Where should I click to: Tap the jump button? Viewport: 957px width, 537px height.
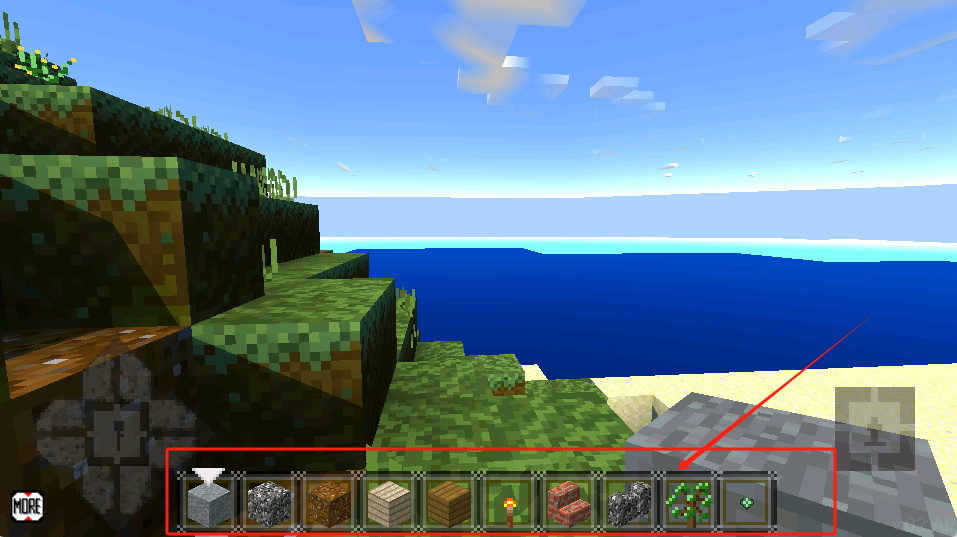tap(874, 430)
